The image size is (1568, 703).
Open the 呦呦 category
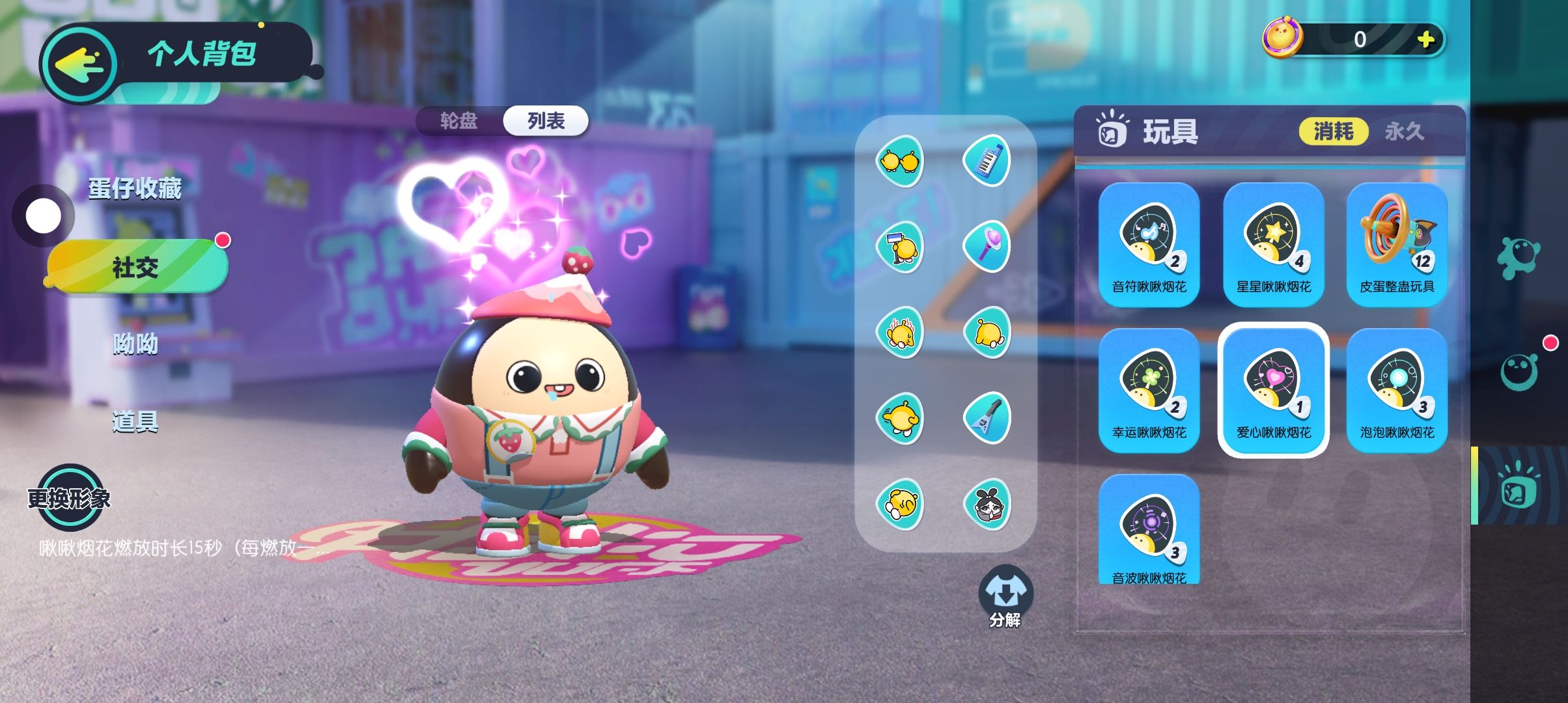135,344
